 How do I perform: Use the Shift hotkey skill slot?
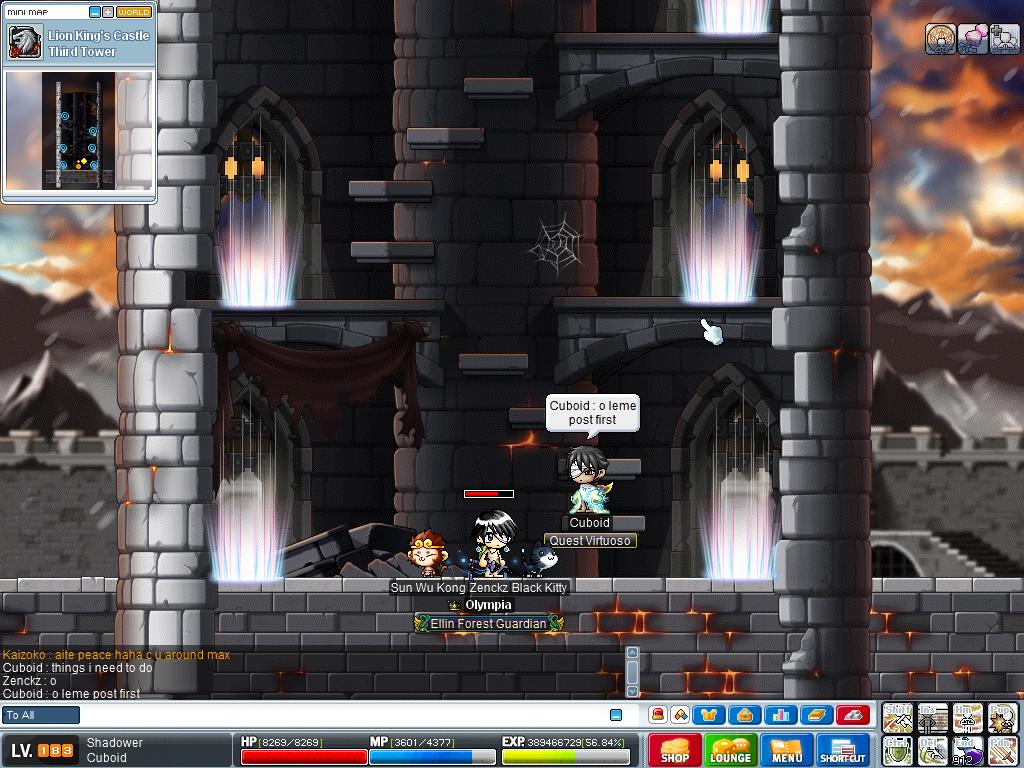click(x=898, y=717)
